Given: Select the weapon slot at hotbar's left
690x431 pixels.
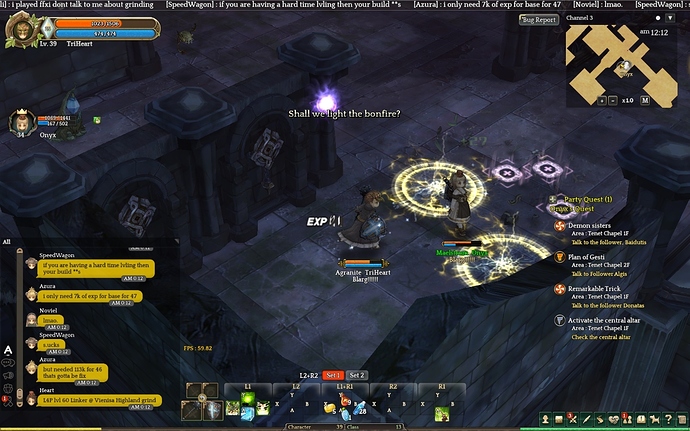Looking at the screenshot, I should [190, 409].
